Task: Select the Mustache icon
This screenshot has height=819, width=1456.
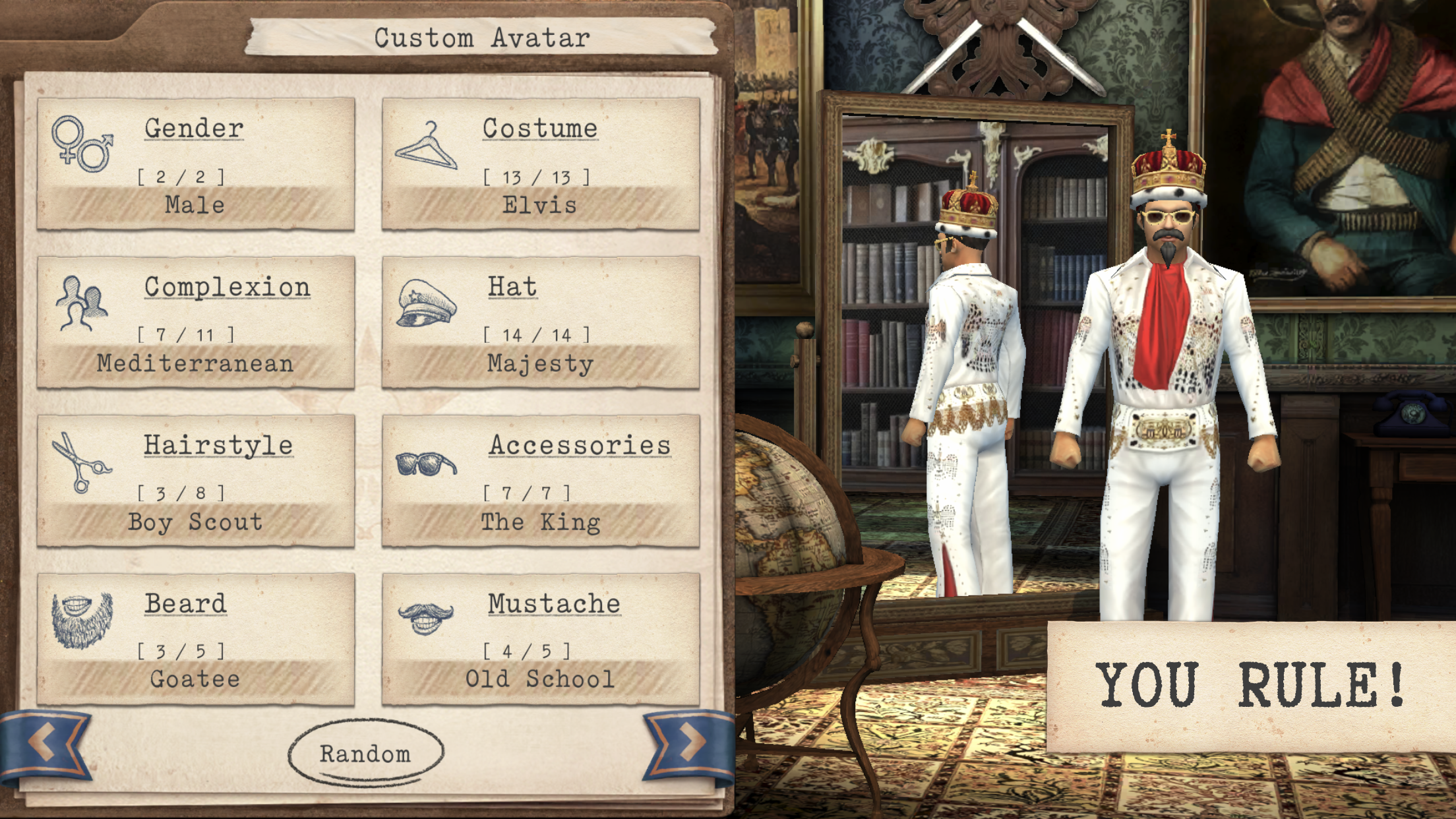Action: coord(425,621)
